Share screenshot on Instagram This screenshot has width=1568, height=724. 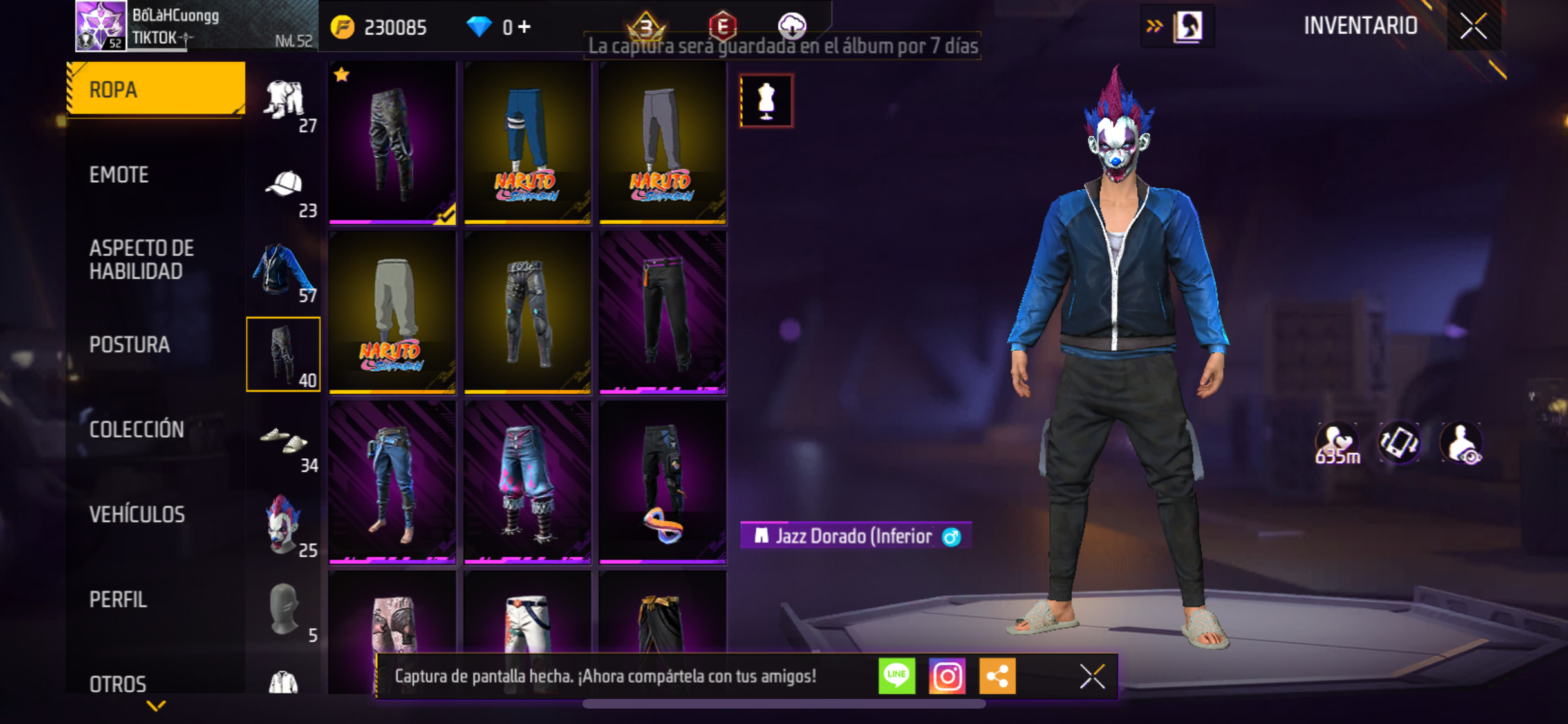947,676
